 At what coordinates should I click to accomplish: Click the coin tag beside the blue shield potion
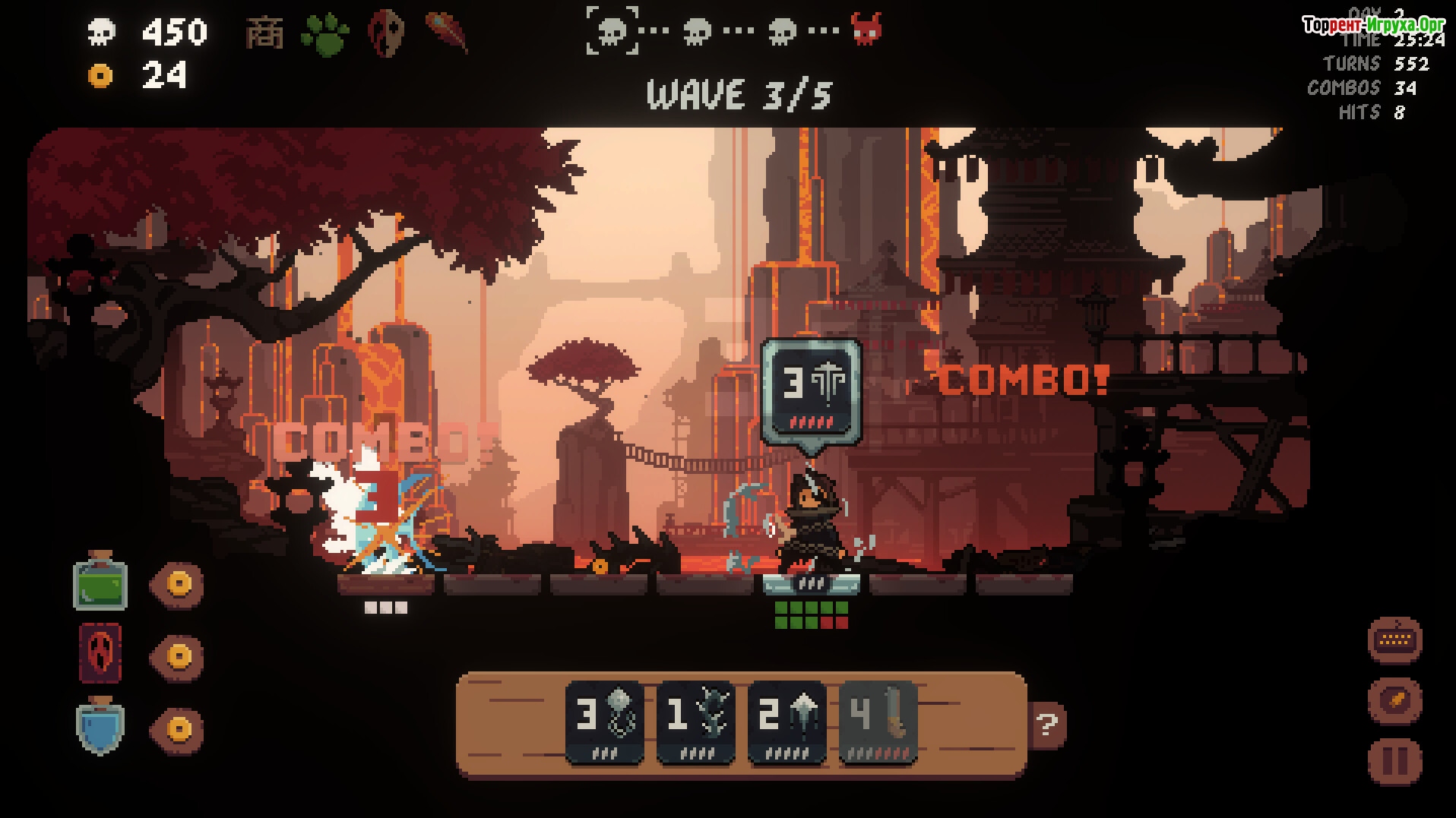(x=177, y=728)
